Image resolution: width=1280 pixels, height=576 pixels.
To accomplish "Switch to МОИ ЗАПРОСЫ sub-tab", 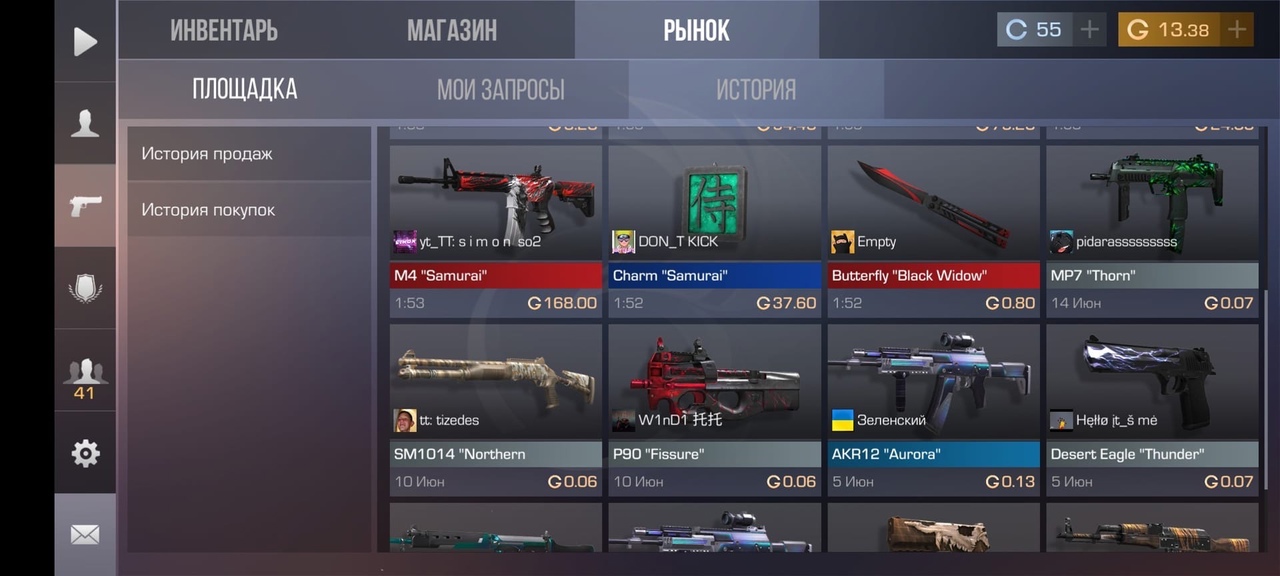I will [x=500, y=89].
